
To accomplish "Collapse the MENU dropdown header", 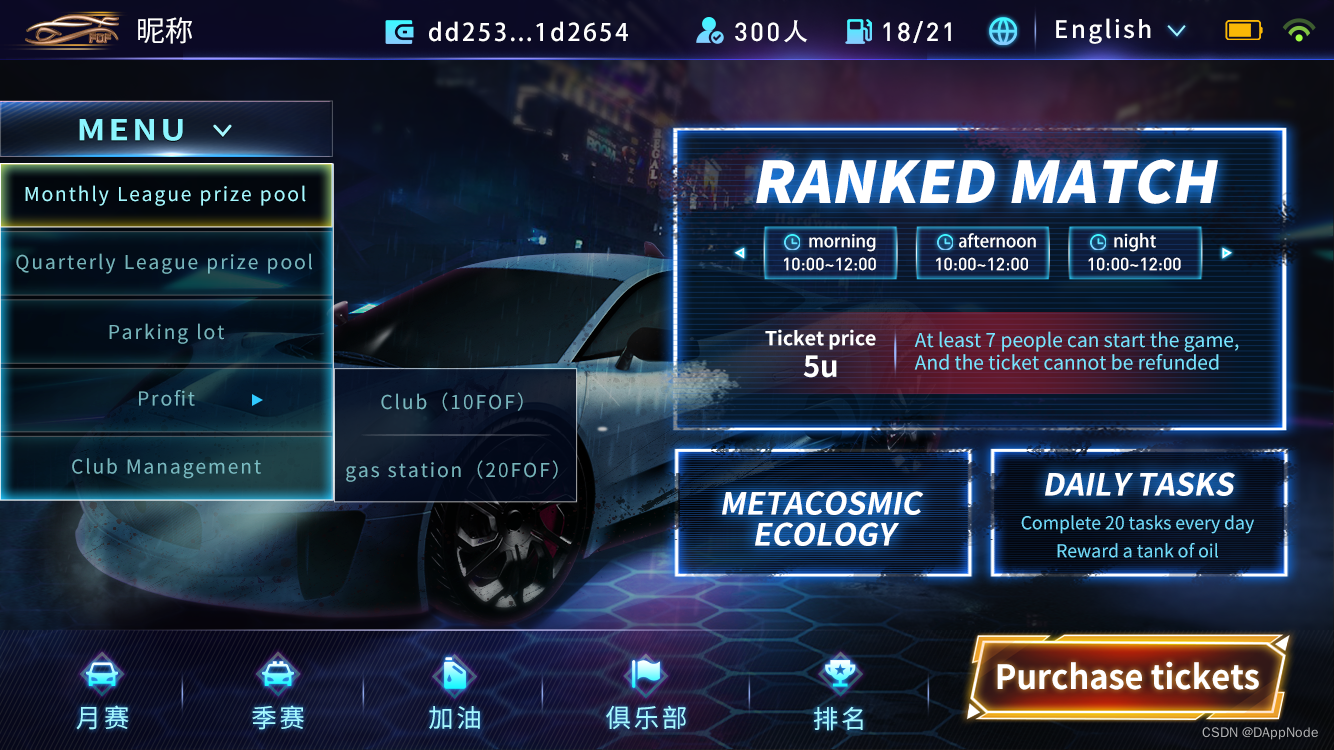I will click(x=166, y=130).
